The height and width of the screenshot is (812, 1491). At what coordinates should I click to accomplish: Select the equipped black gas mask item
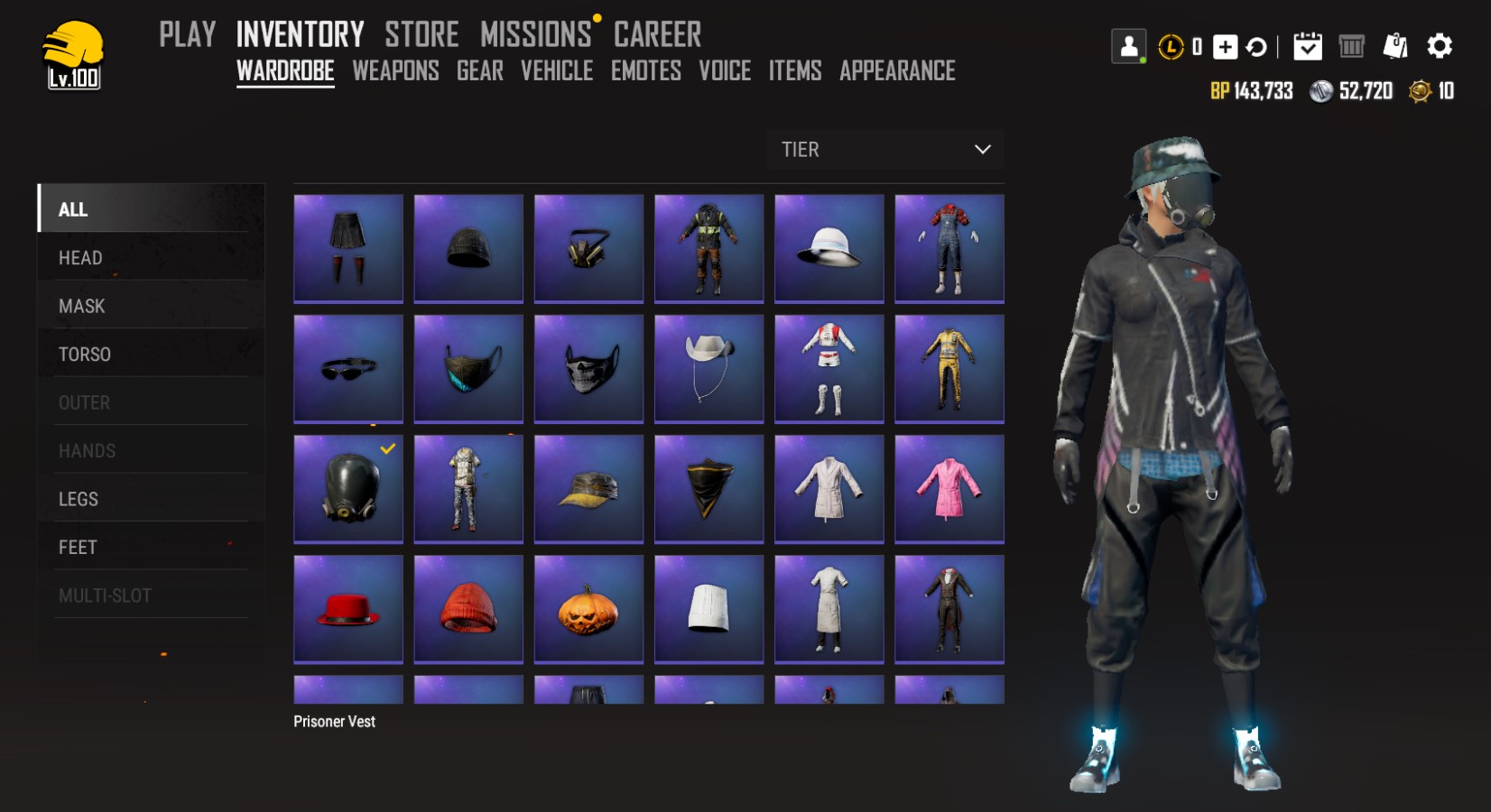click(x=348, y=488)
